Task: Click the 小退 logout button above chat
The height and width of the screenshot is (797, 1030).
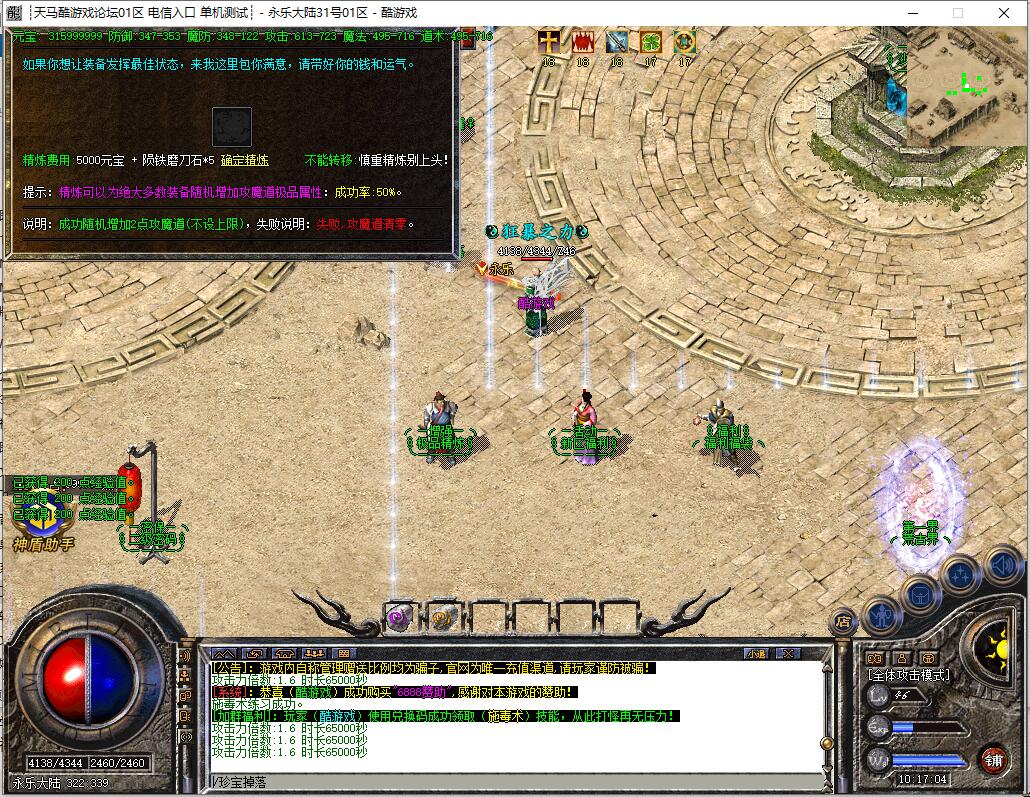Action: (x=757, y=653)
